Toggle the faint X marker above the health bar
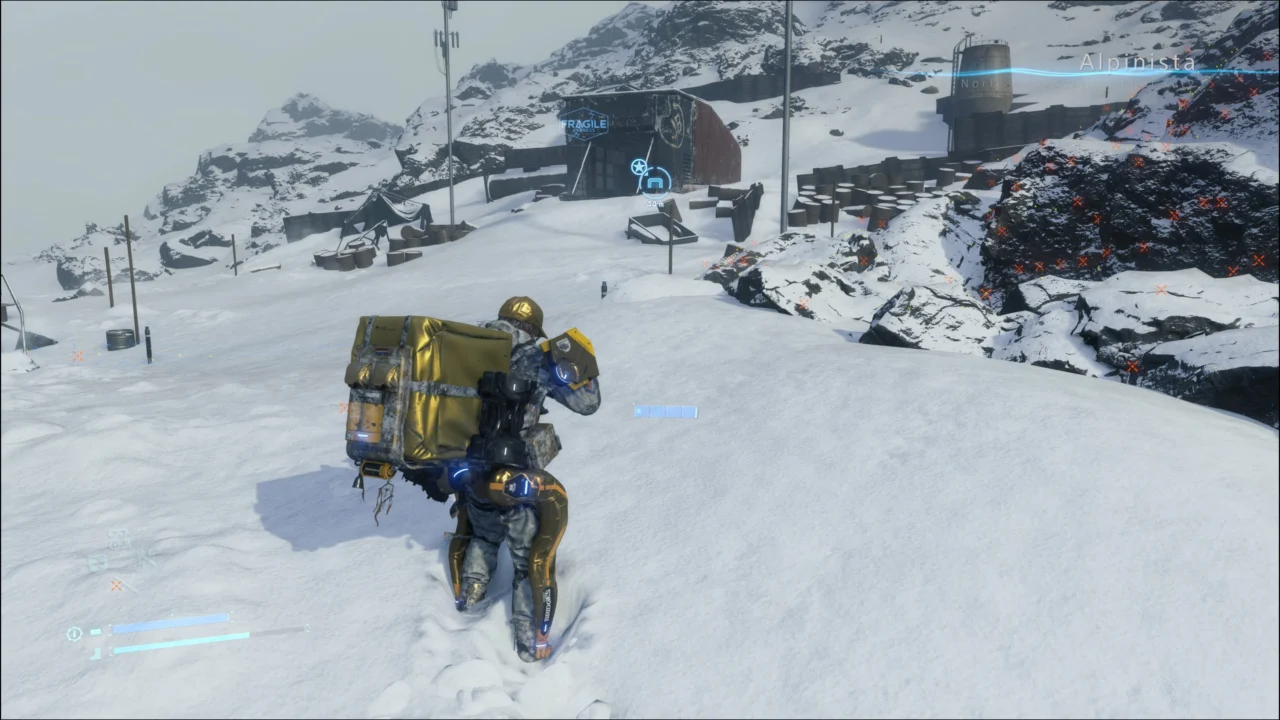Image resolution: width=1280 pixels, height=720 pixels. click(117, 585)
